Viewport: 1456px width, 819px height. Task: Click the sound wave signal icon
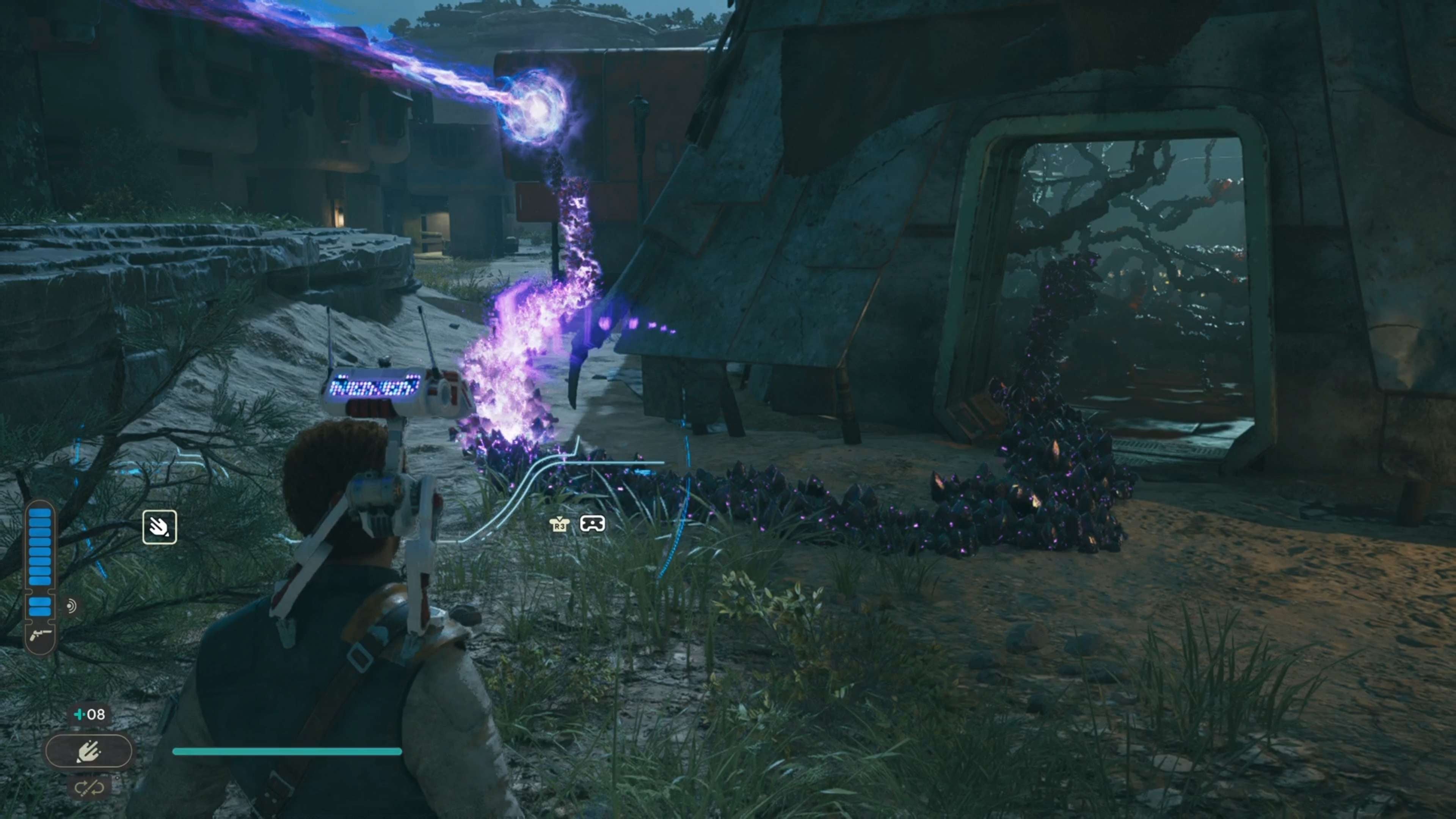(x=71, y=607)
